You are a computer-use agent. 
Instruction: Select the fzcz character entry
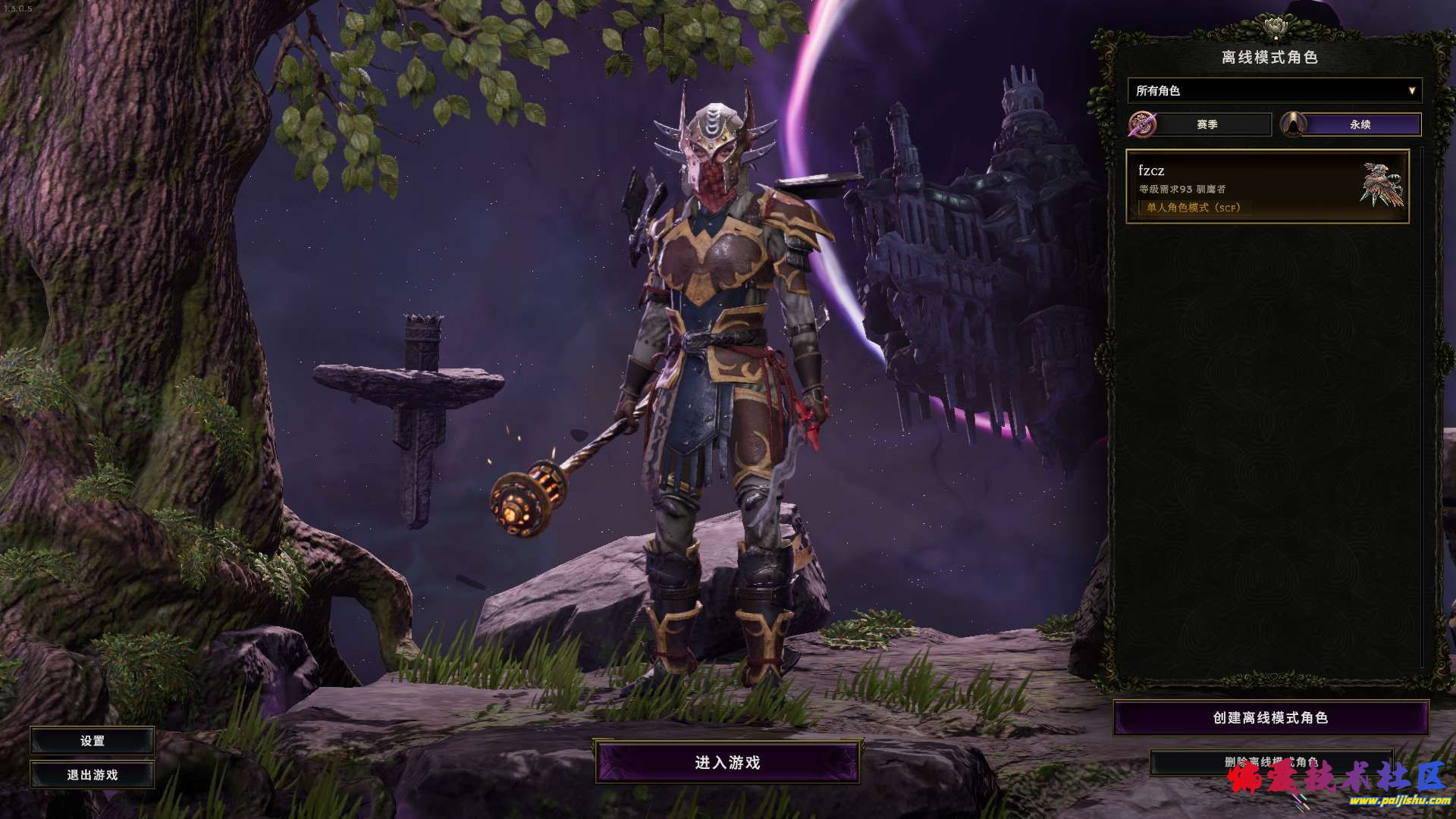coord(1266,187)
